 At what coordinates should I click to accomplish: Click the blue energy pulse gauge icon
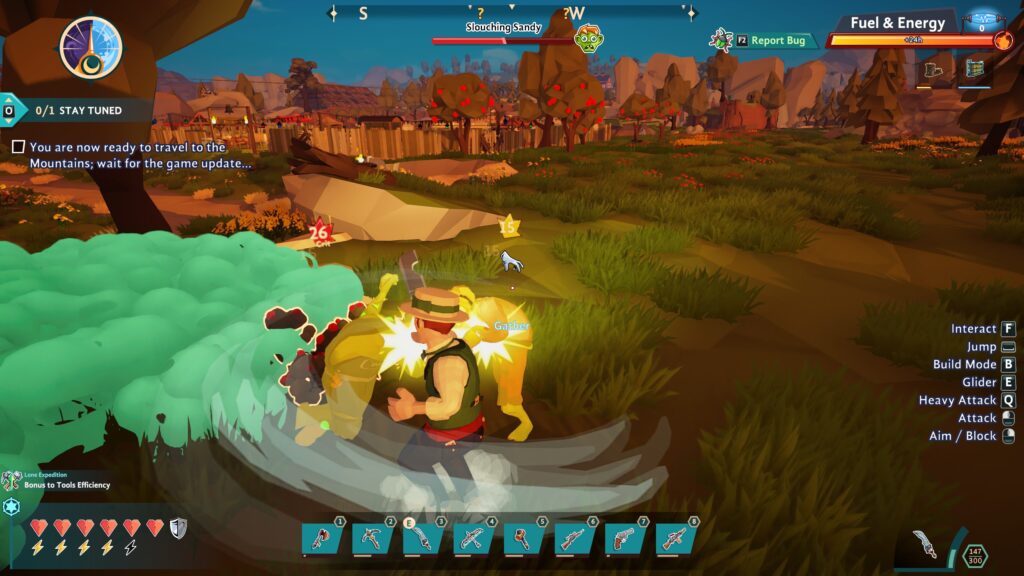pos(983,19)
